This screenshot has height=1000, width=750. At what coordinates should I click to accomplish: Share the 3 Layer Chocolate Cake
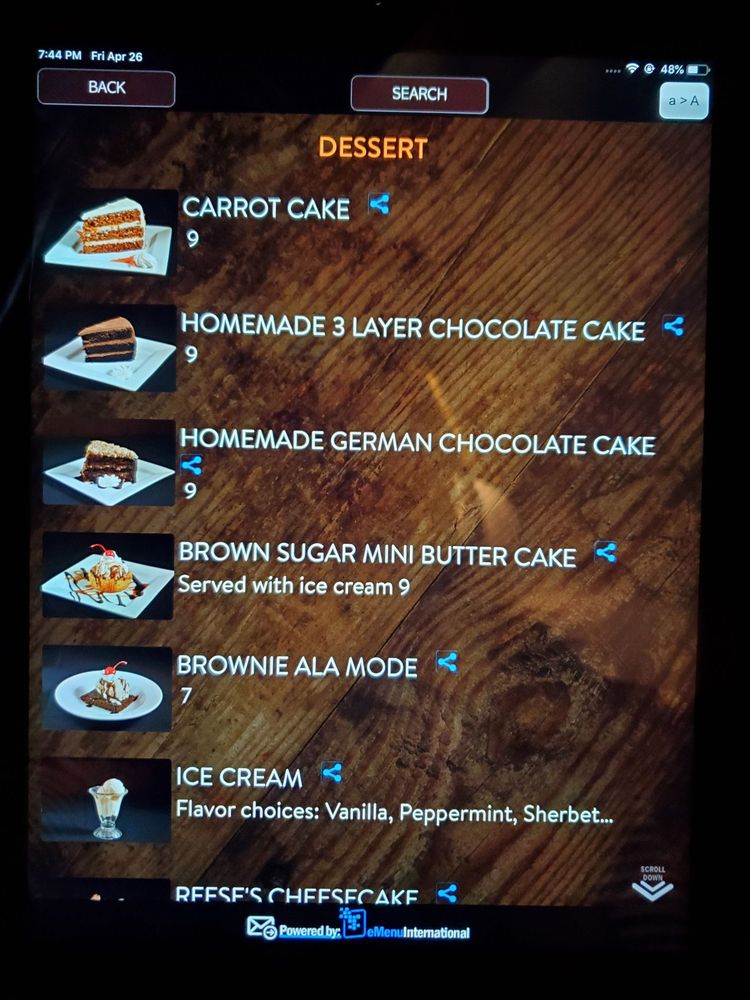pos(673,326)
